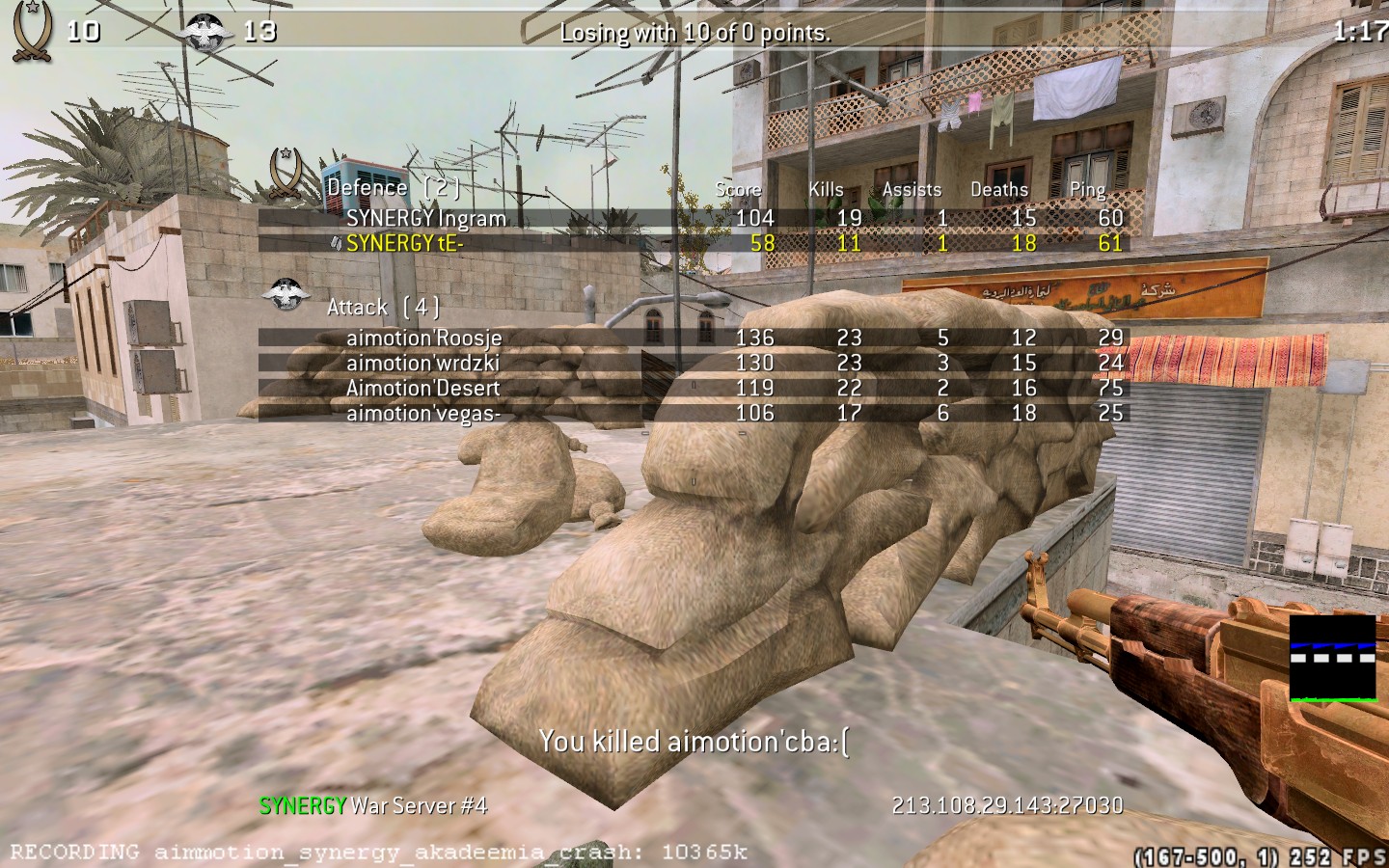The height and width of the screenshot is (868, 1389).
Task: Click the Attack team eagle emblem
Action: tap(286, 295)
